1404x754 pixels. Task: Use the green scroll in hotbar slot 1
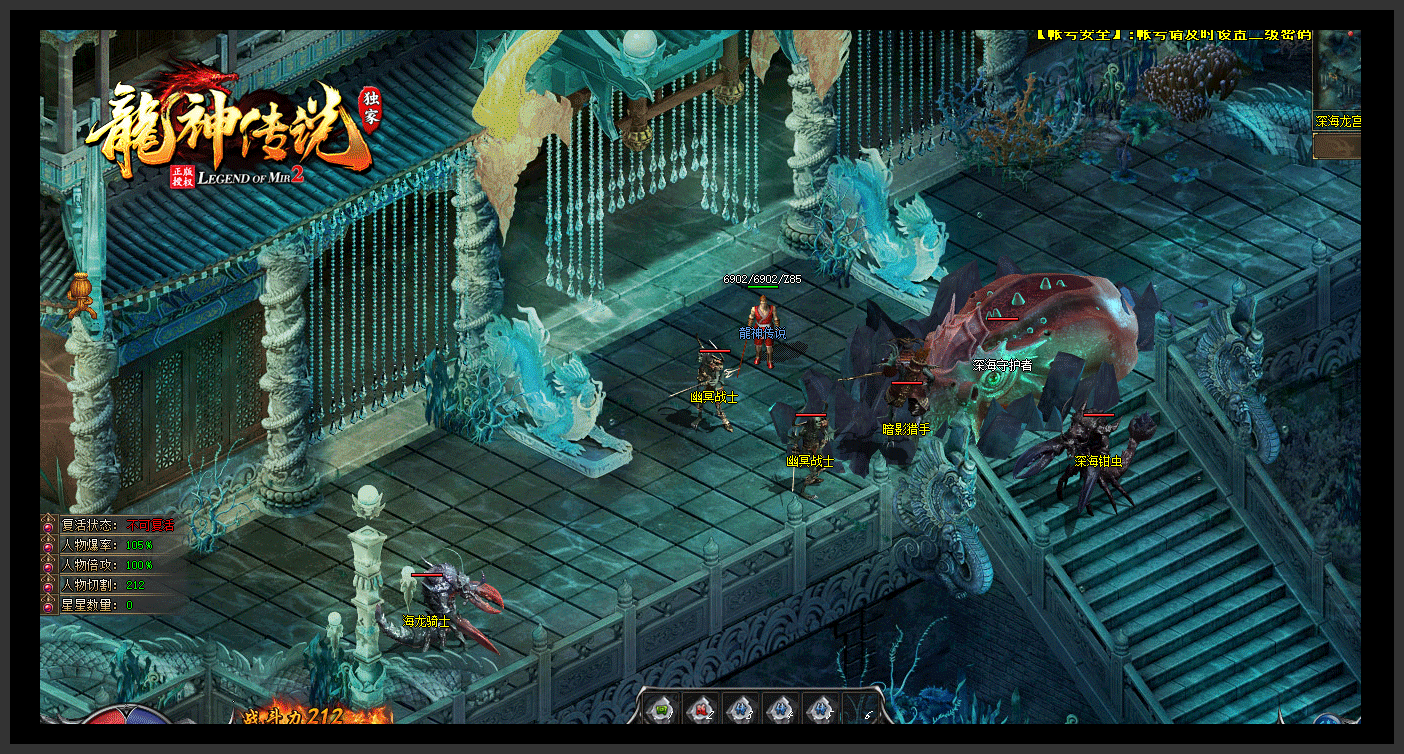point(661,708)
